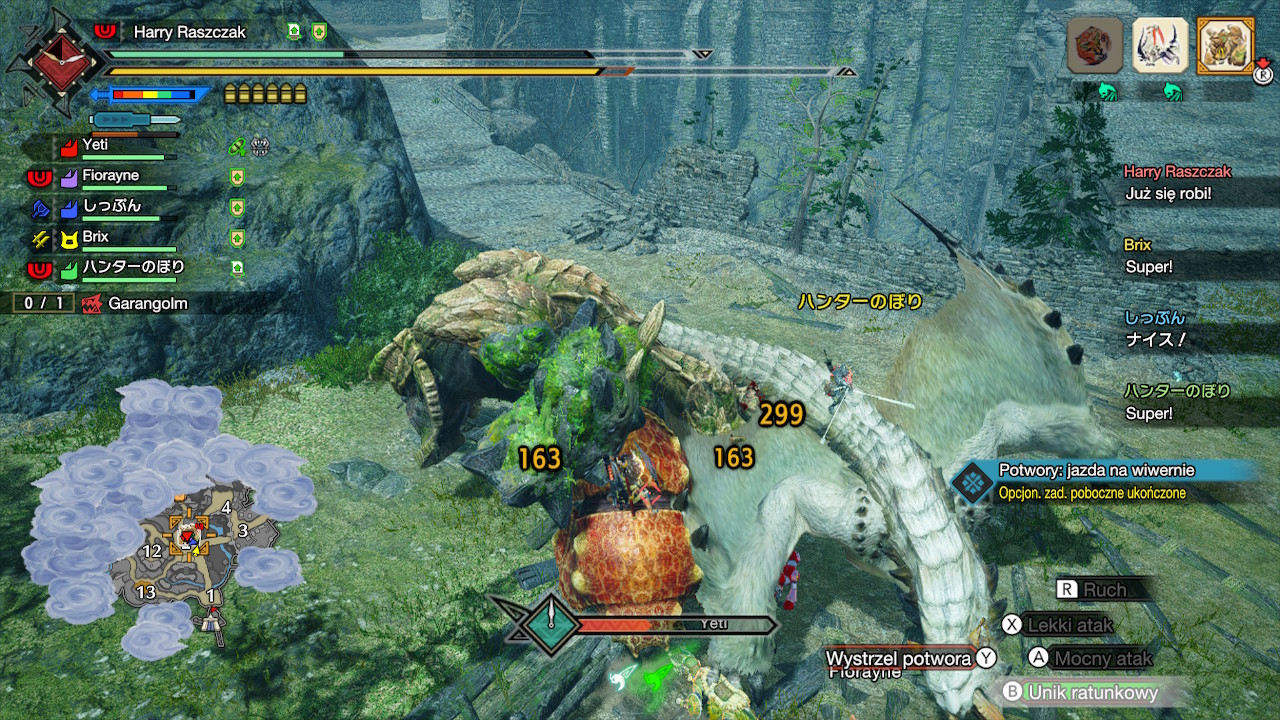
Task: Open the Garangolm quest target tracker
Action: pyautogui.click(x=130, y=303)
